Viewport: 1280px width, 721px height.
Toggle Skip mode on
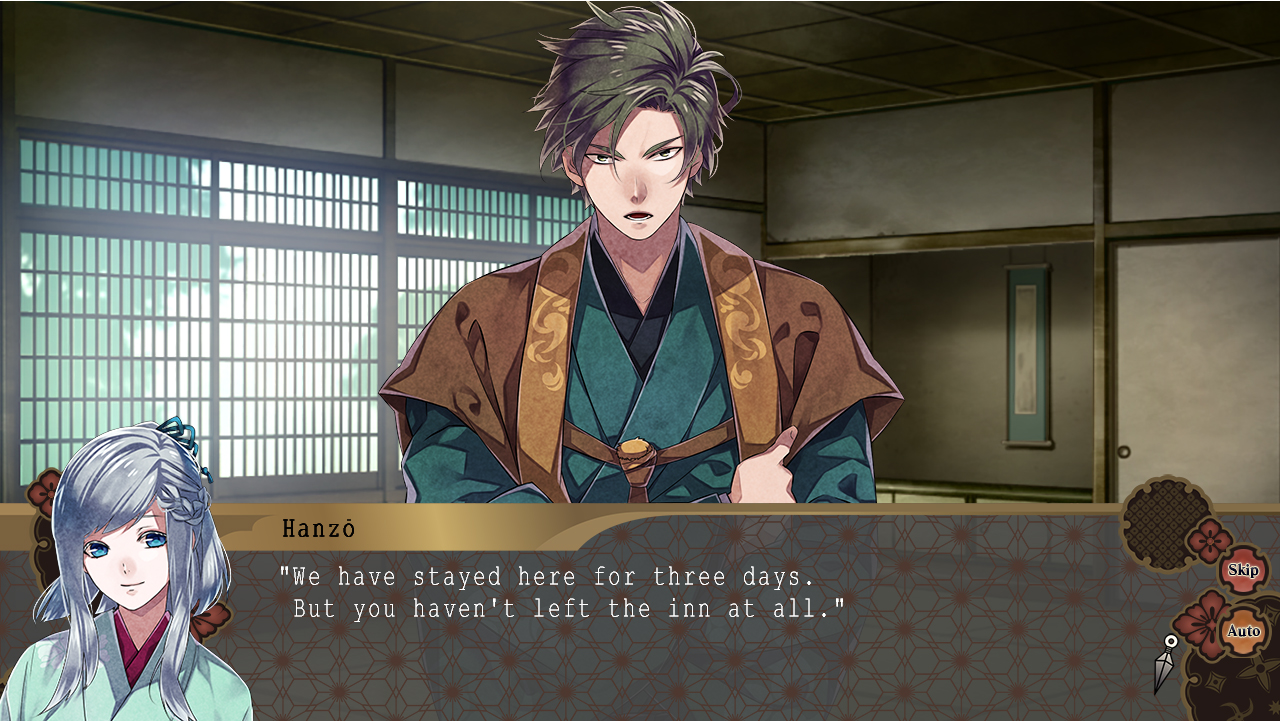1244,570
